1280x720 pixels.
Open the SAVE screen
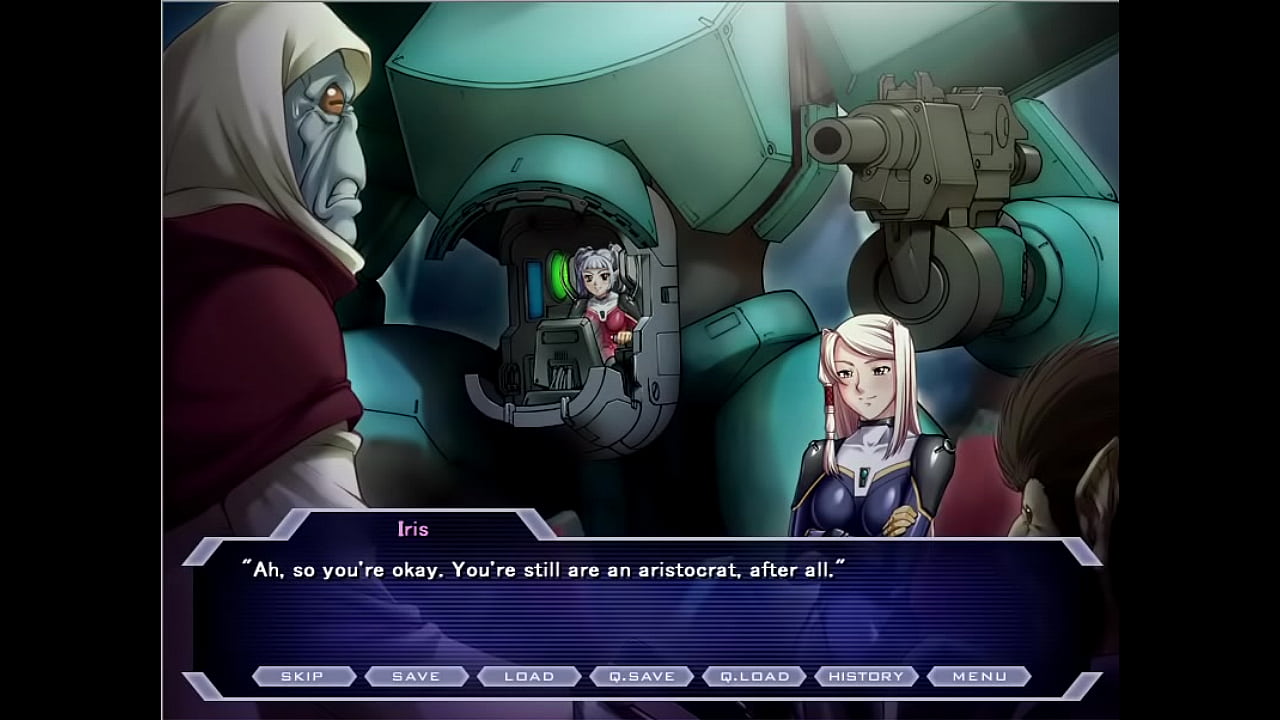point(416,676)
